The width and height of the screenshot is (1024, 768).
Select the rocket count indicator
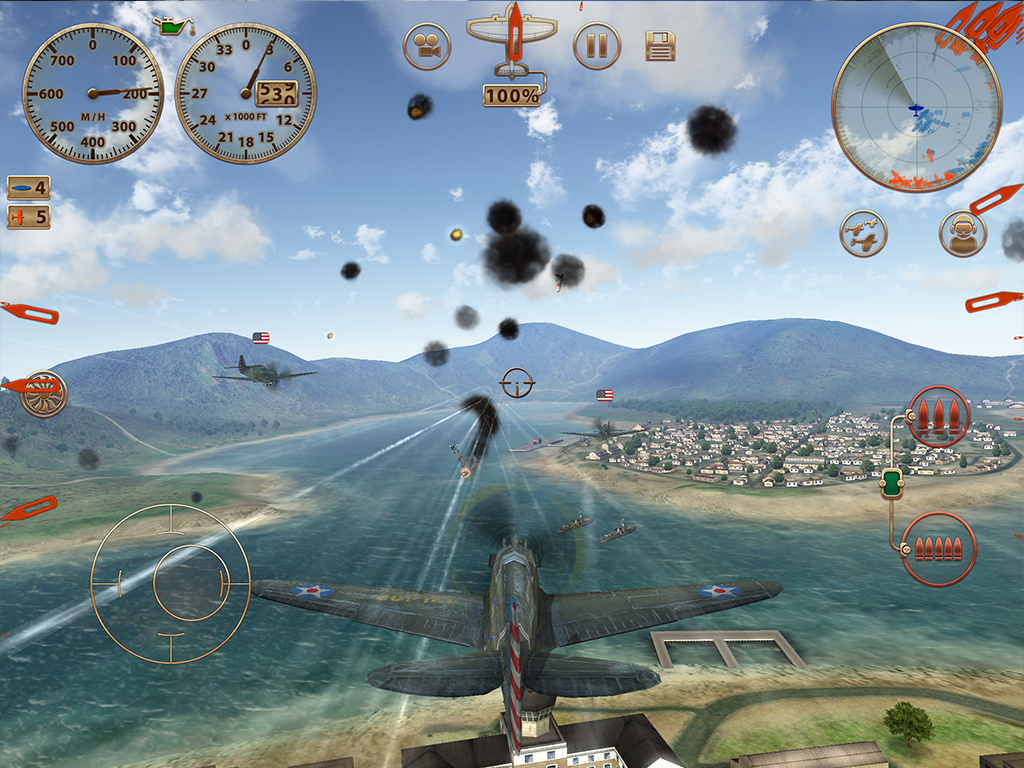click(28, 216)
